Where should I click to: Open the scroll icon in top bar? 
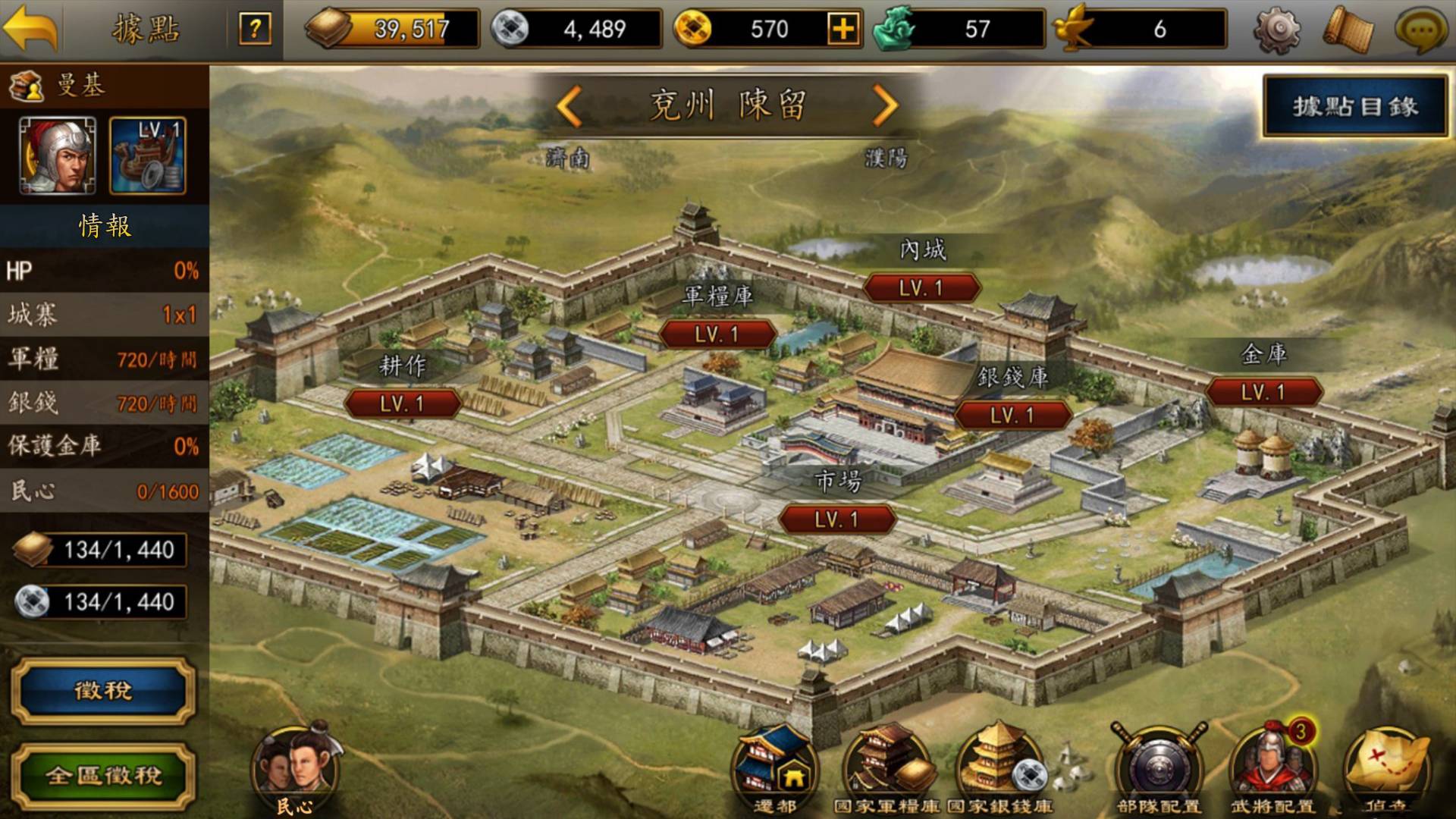pyautogui.click(x=1348, y=30)
